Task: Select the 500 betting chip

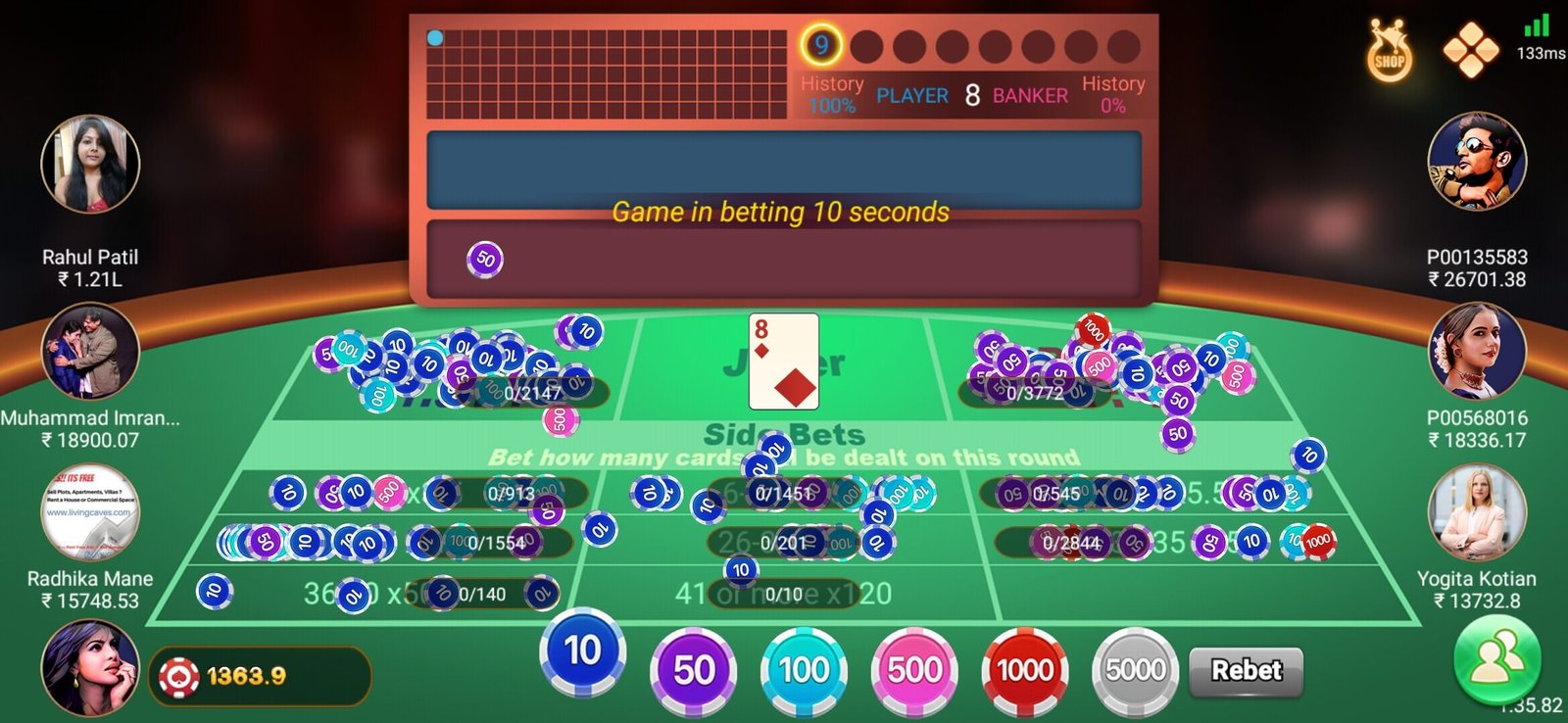Action: point(913,670)
